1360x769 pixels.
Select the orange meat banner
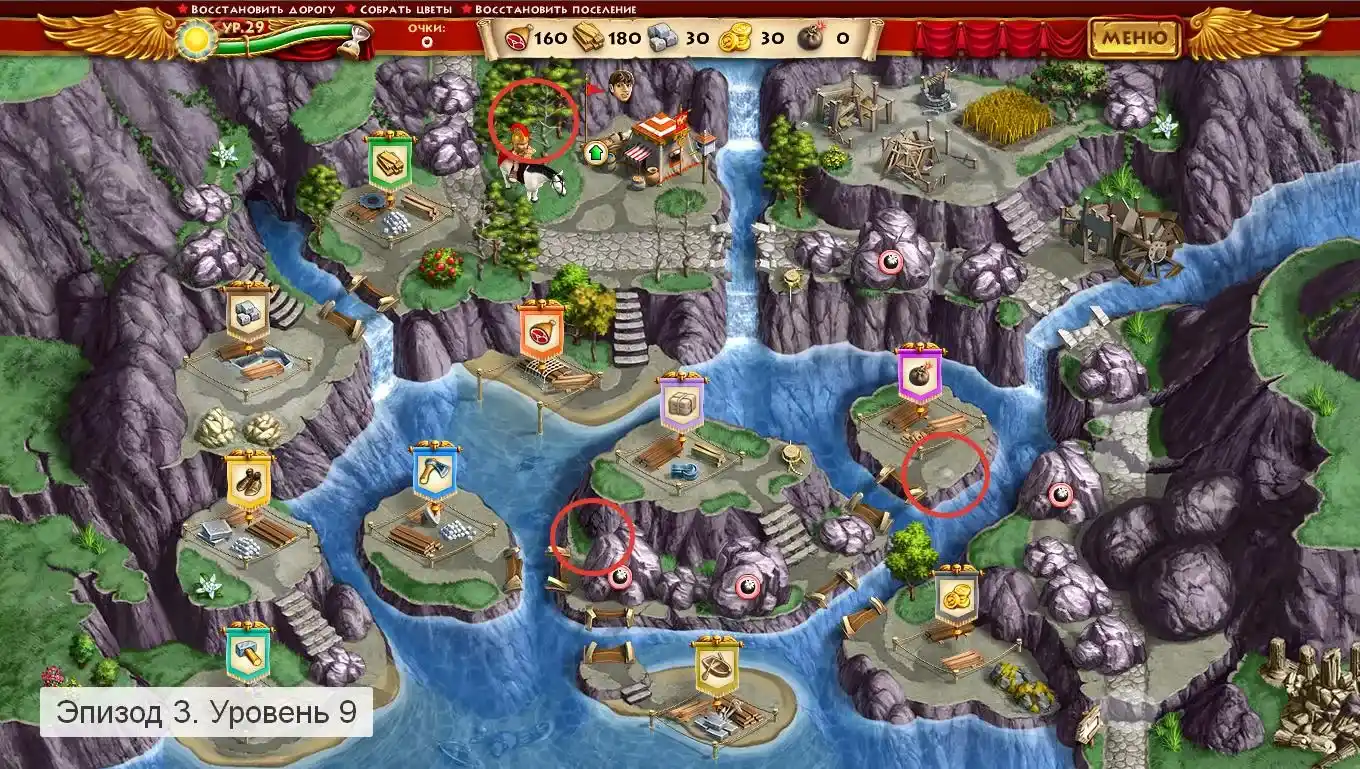(541, 330)
